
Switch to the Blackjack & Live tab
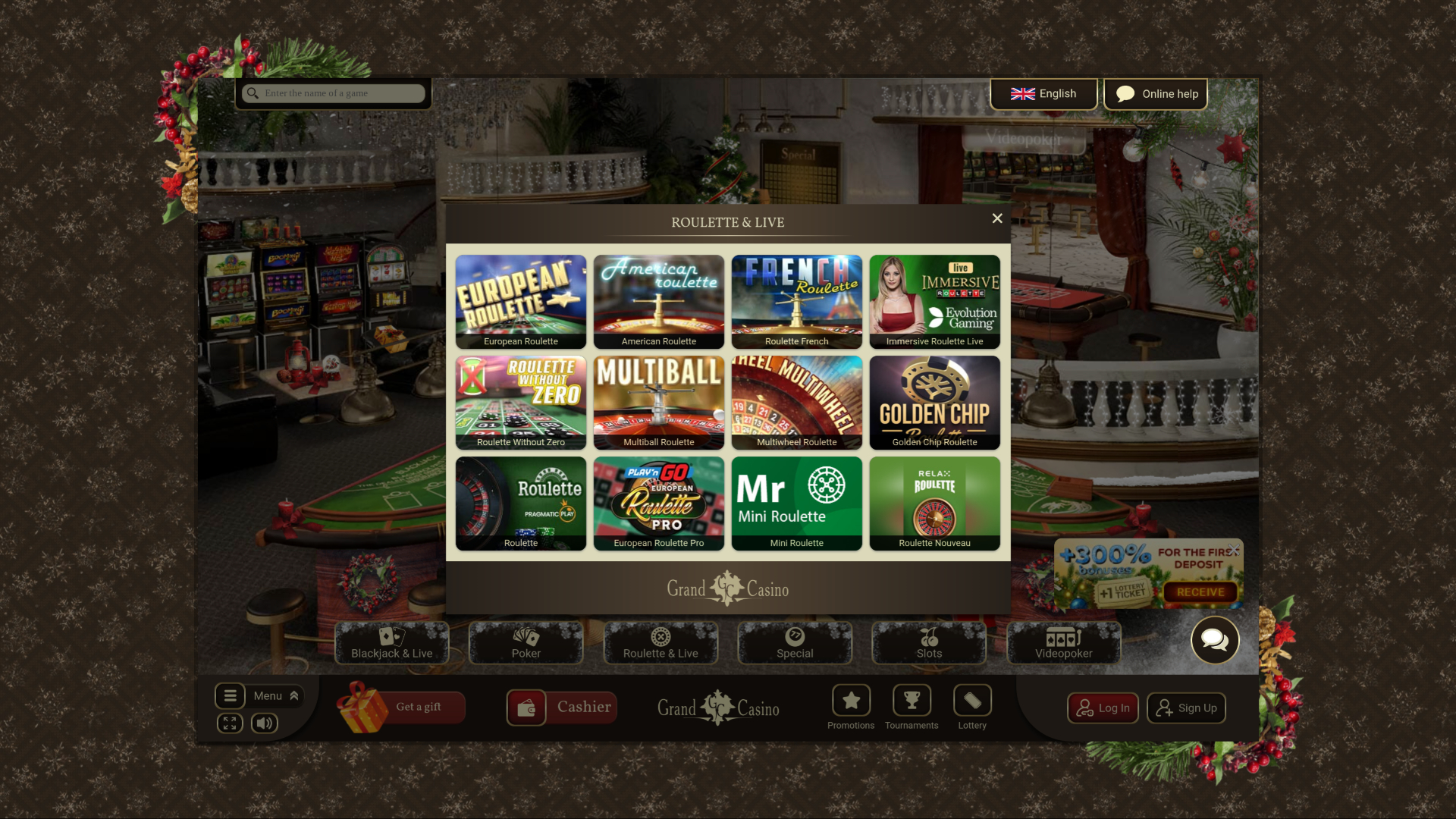pos(391,643)
